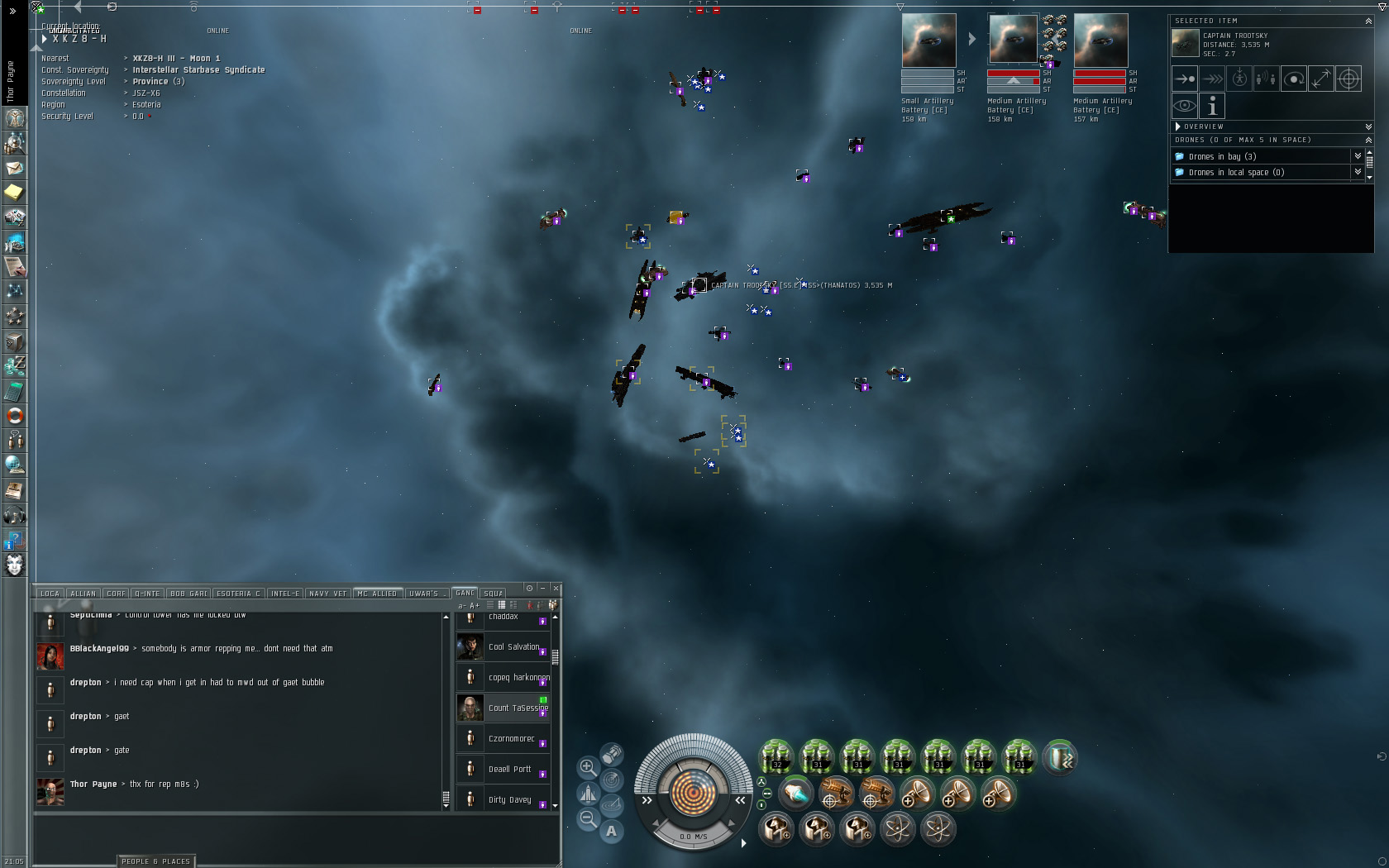Orbit the selected ship
Viewport: 1389px width, 868px height.
[1294, 79]
